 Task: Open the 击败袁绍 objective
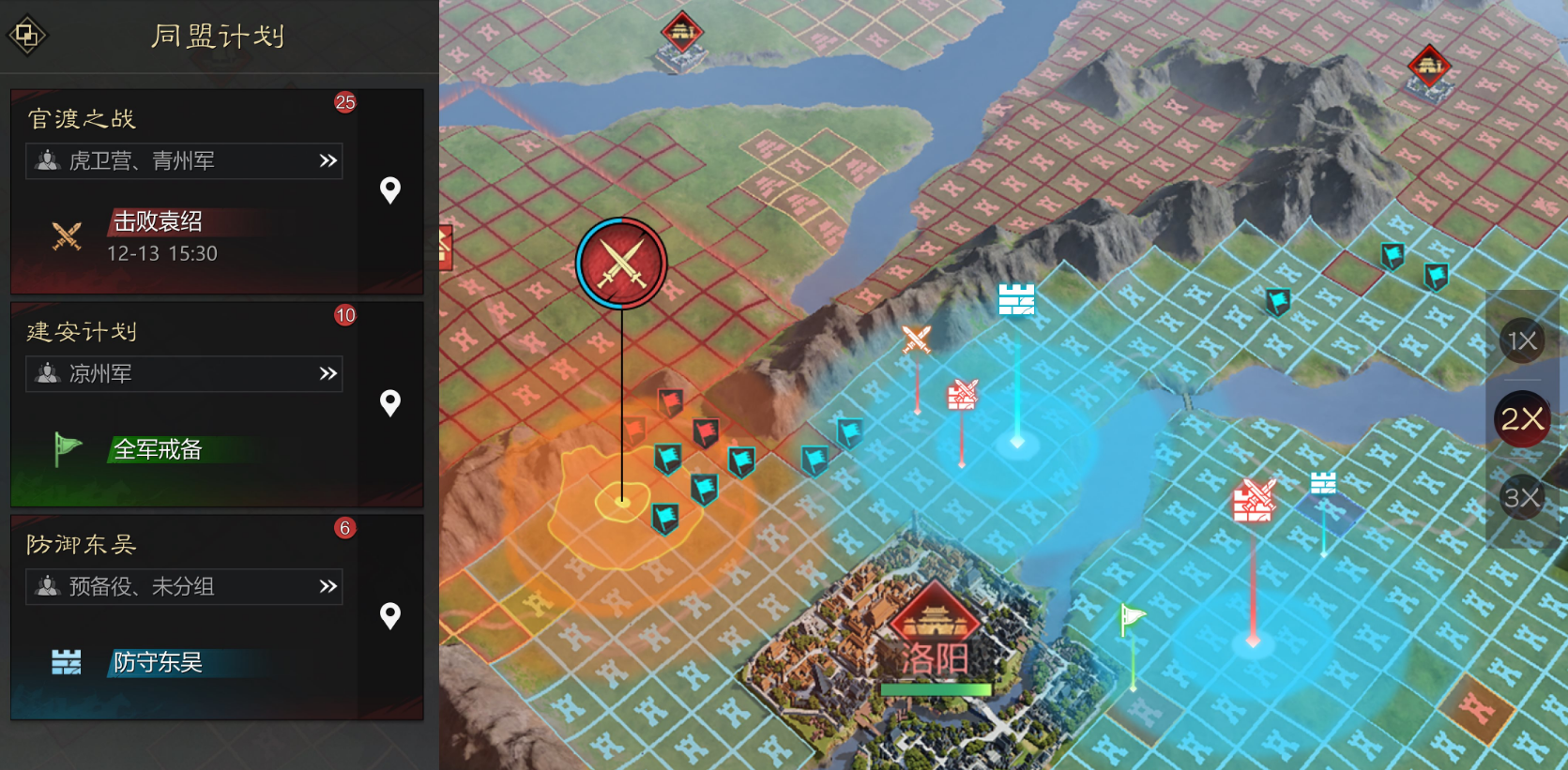coord(158,222)
